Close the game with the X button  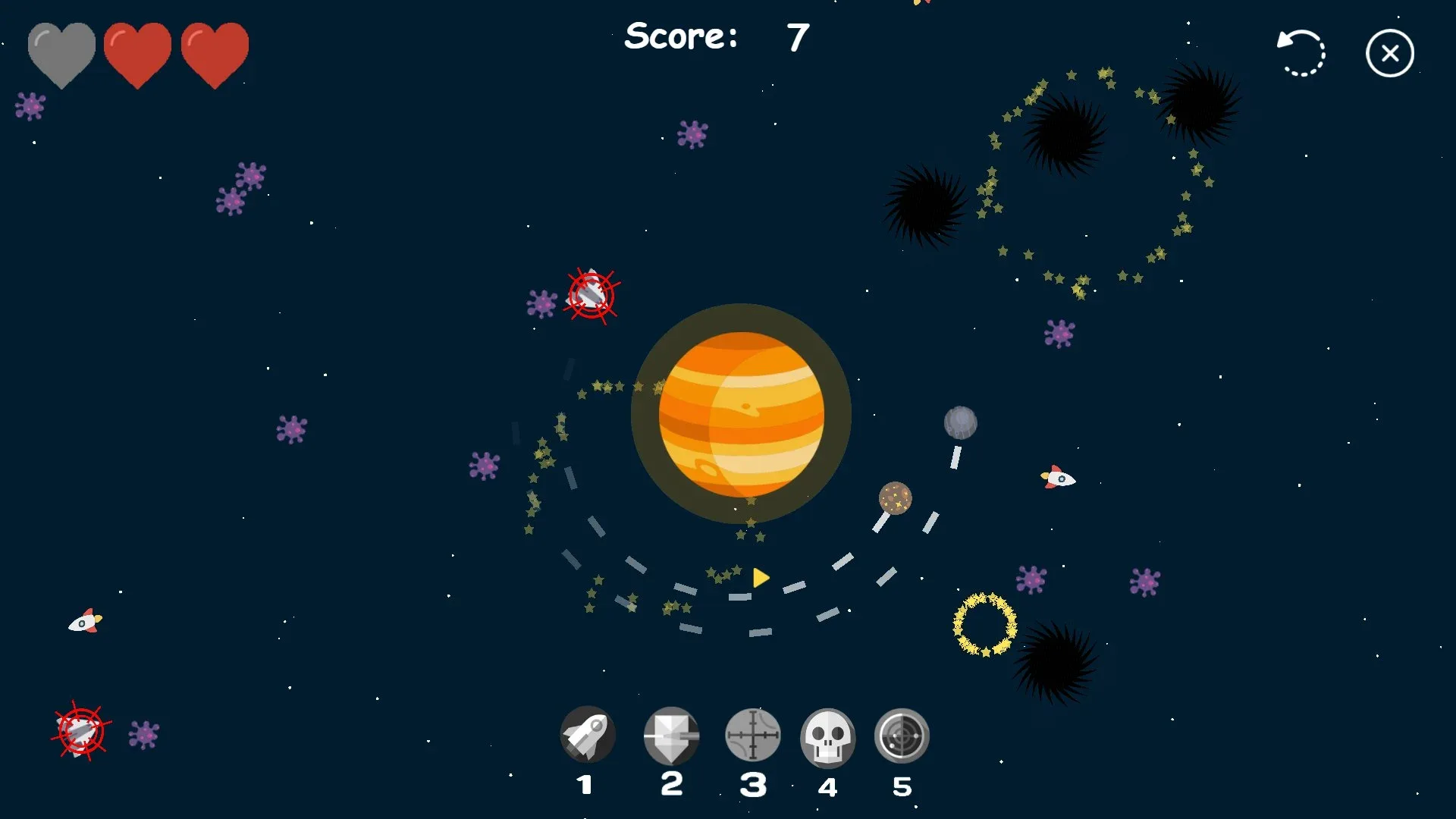point(1389,52)
